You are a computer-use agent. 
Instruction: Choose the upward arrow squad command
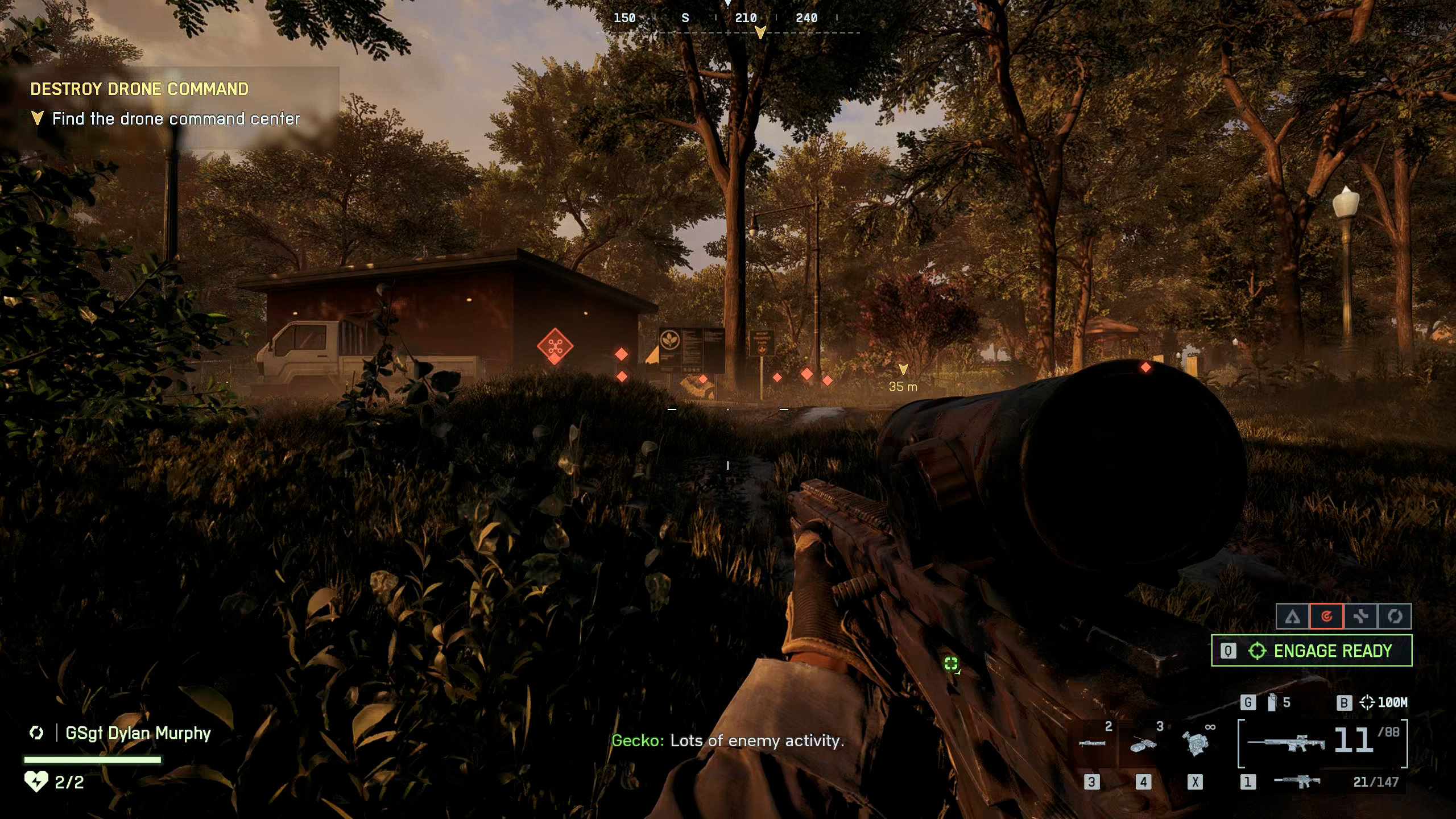[1293, 617]
